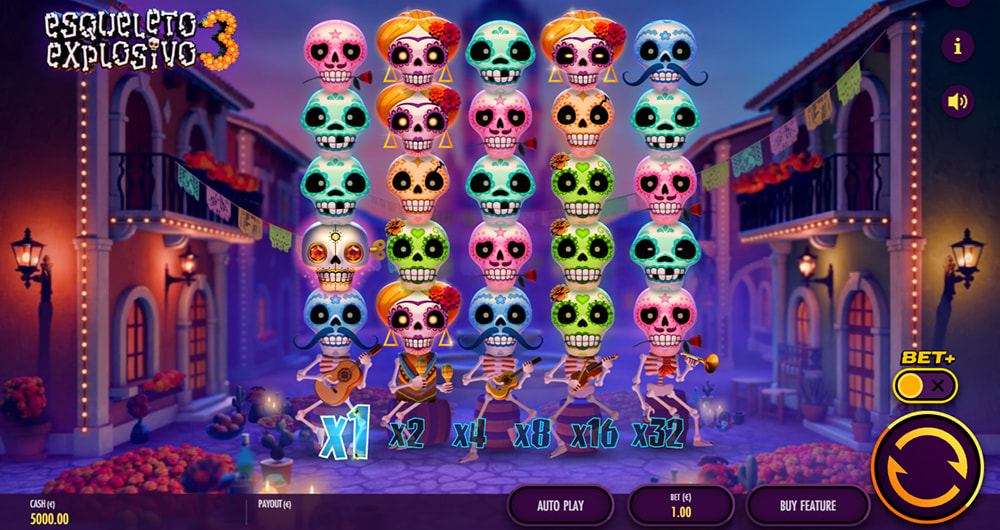
Task: Open the game info page
Action: [x=958, y=46]
